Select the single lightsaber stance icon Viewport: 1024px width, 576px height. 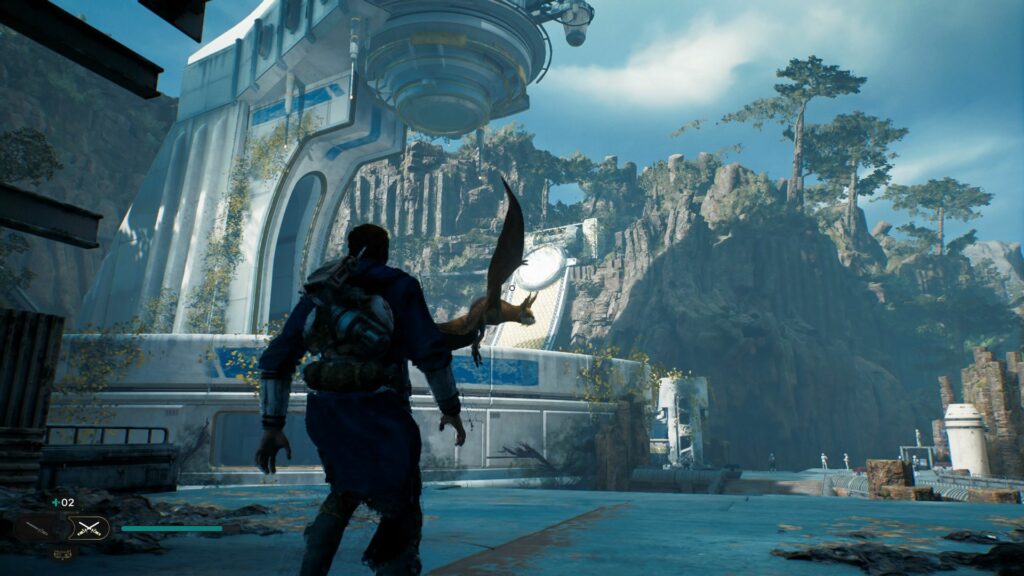[x=36, y=528]
